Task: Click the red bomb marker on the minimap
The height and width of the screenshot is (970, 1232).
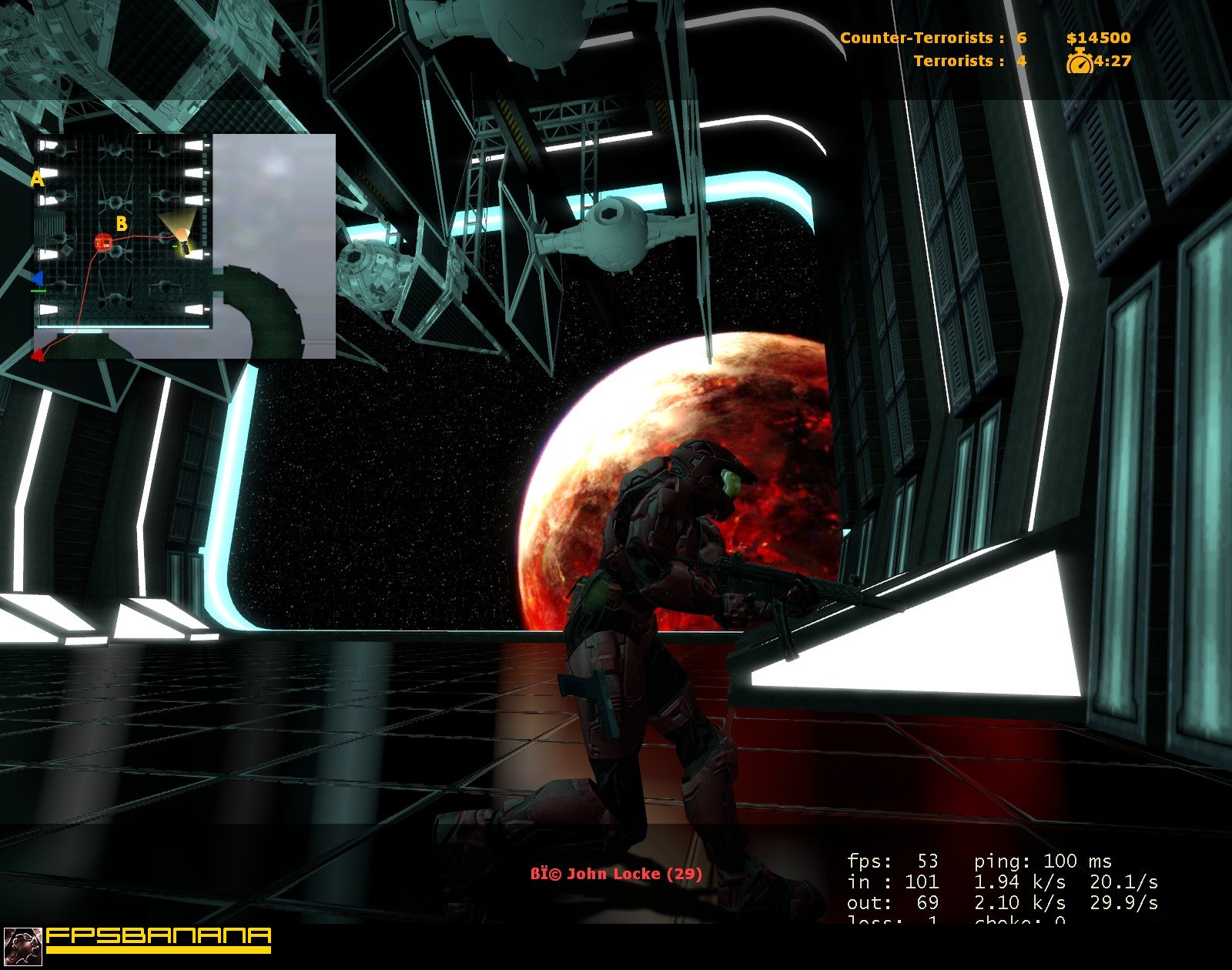Action: tap(102, 241)
